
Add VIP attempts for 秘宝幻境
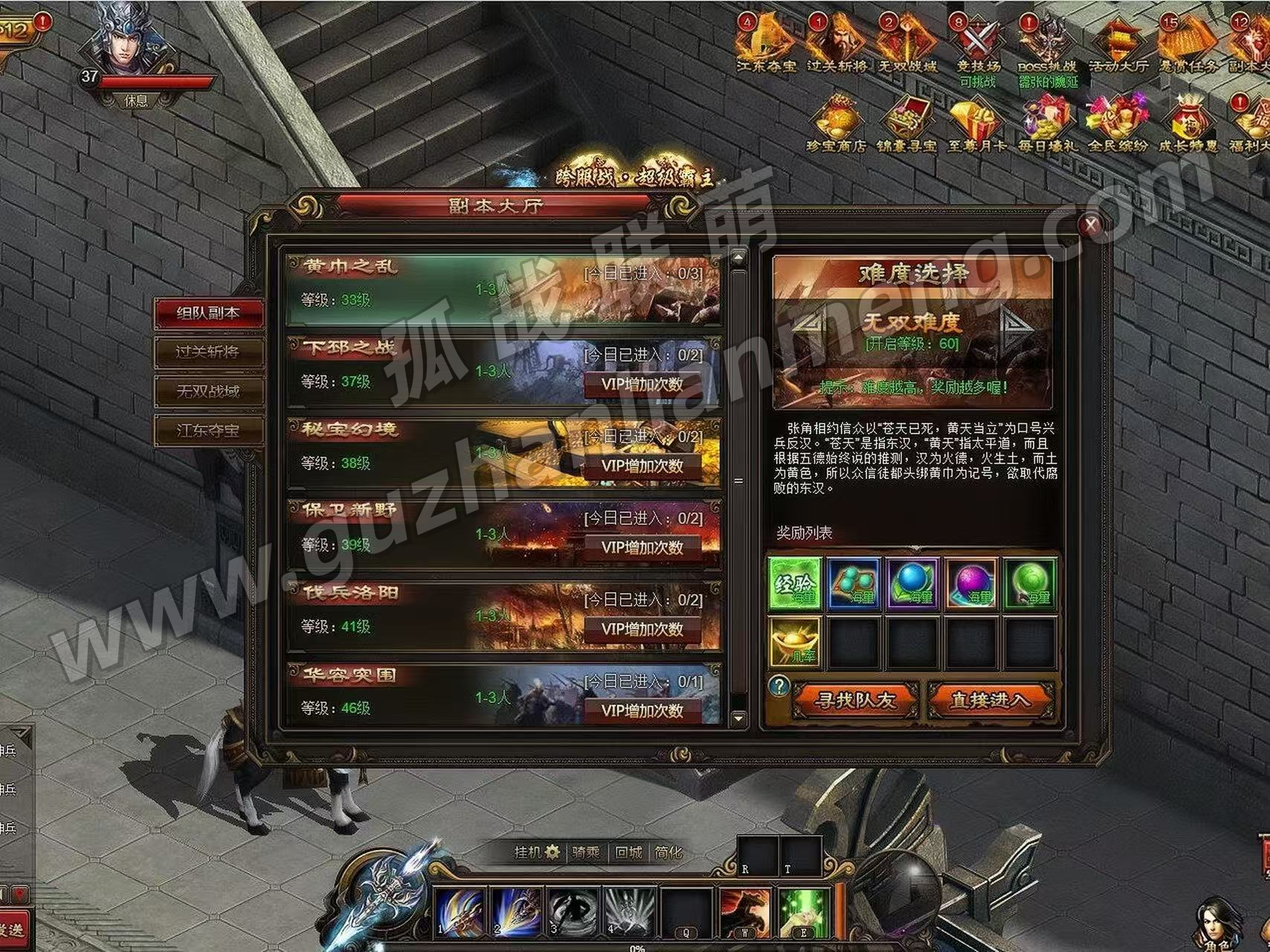click(642, 466)
